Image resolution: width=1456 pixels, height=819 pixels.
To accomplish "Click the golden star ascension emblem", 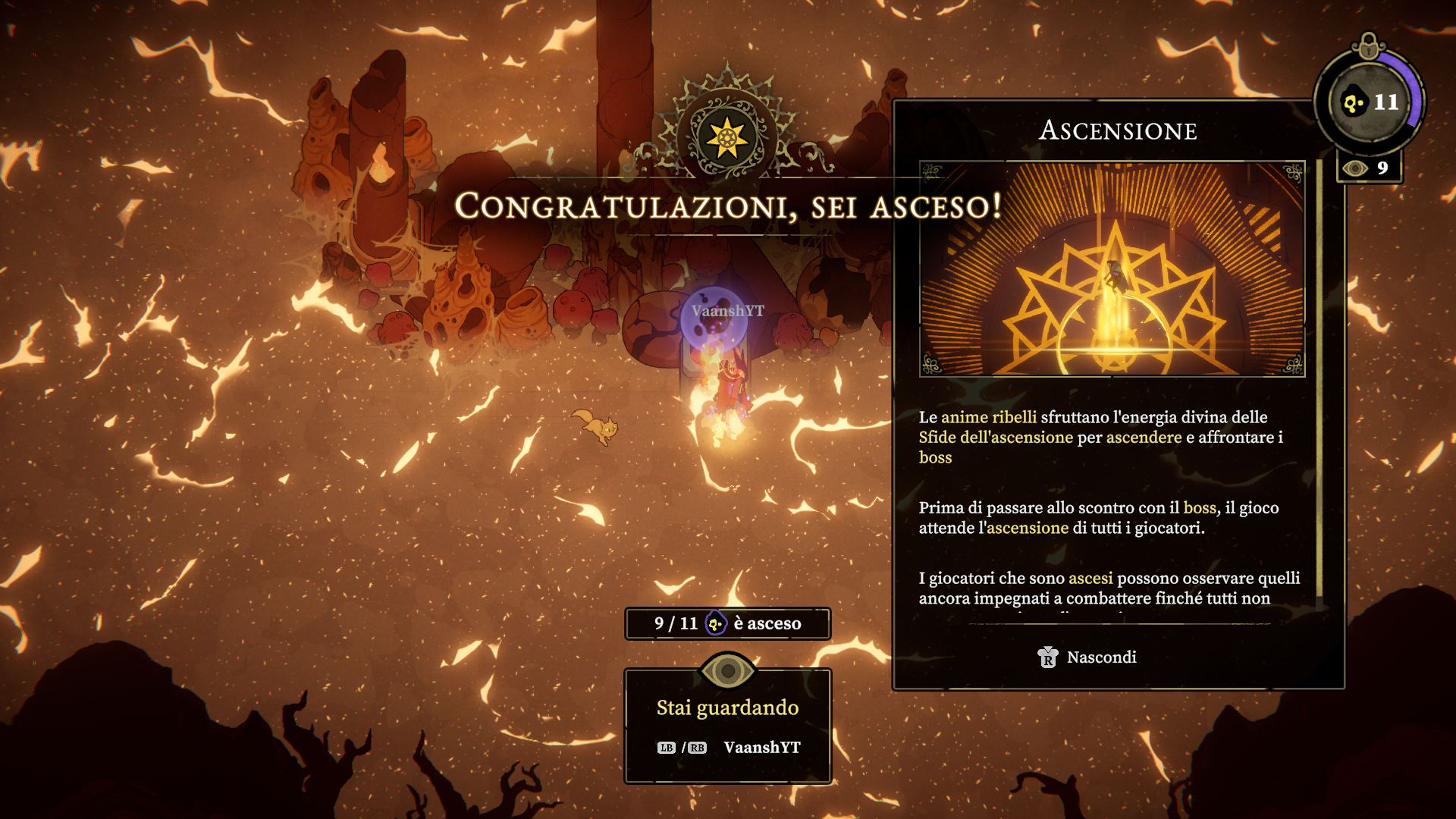I will [x=726, y=138].
